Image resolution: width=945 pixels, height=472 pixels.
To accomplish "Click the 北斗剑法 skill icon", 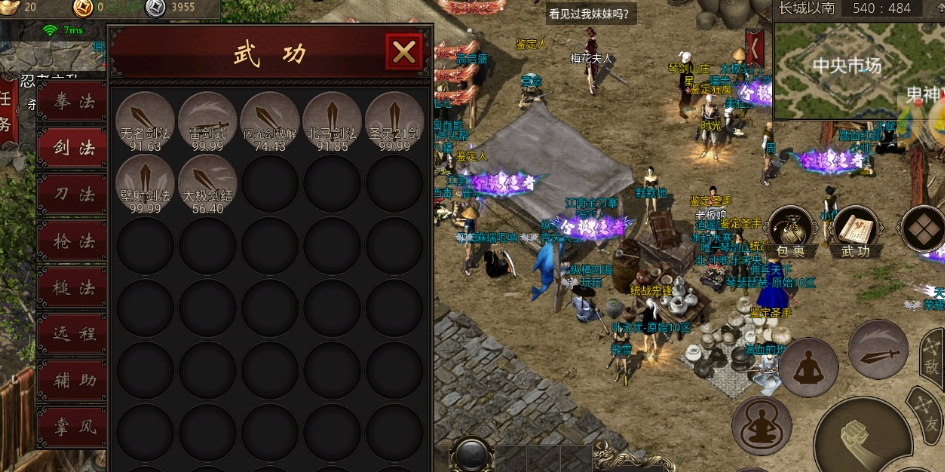I will click(x=331, y=121).
